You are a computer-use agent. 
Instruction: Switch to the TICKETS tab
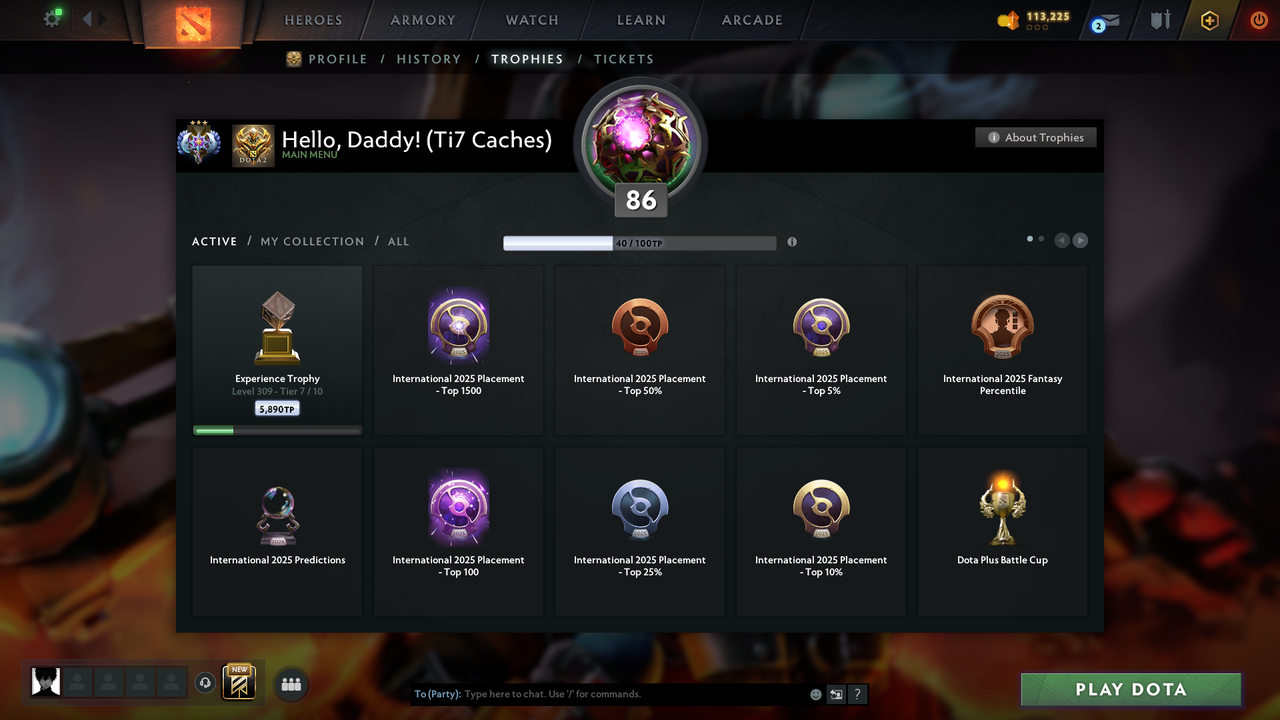click(x=624, y=59)
